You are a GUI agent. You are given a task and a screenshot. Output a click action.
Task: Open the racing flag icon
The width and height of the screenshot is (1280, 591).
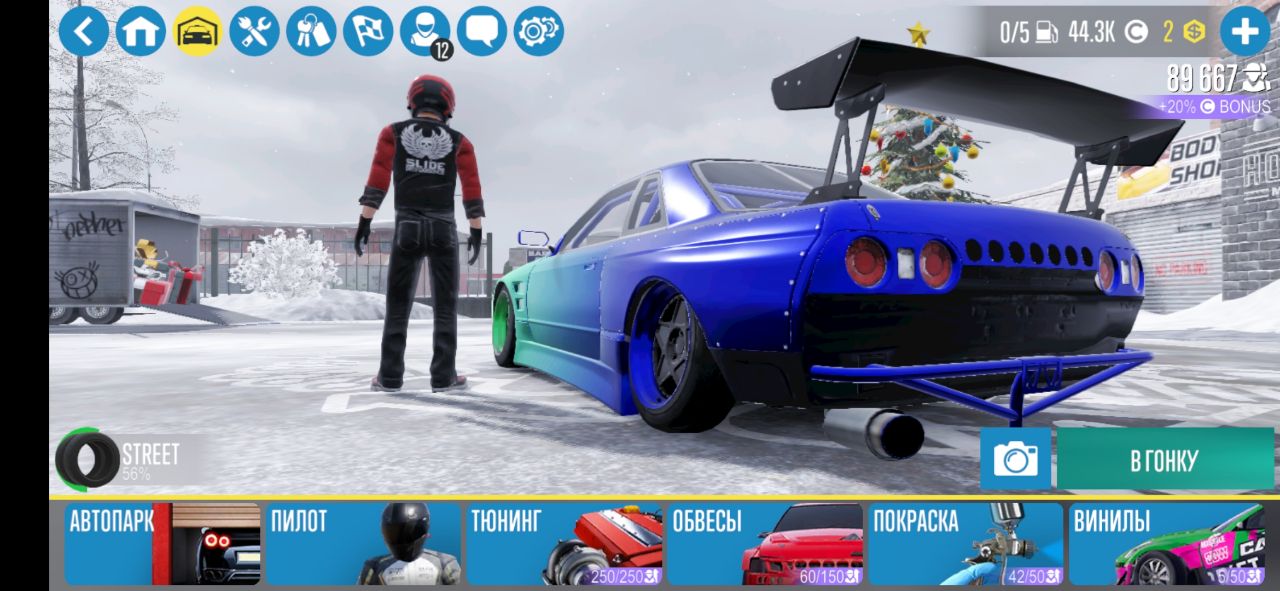point(368,31)
